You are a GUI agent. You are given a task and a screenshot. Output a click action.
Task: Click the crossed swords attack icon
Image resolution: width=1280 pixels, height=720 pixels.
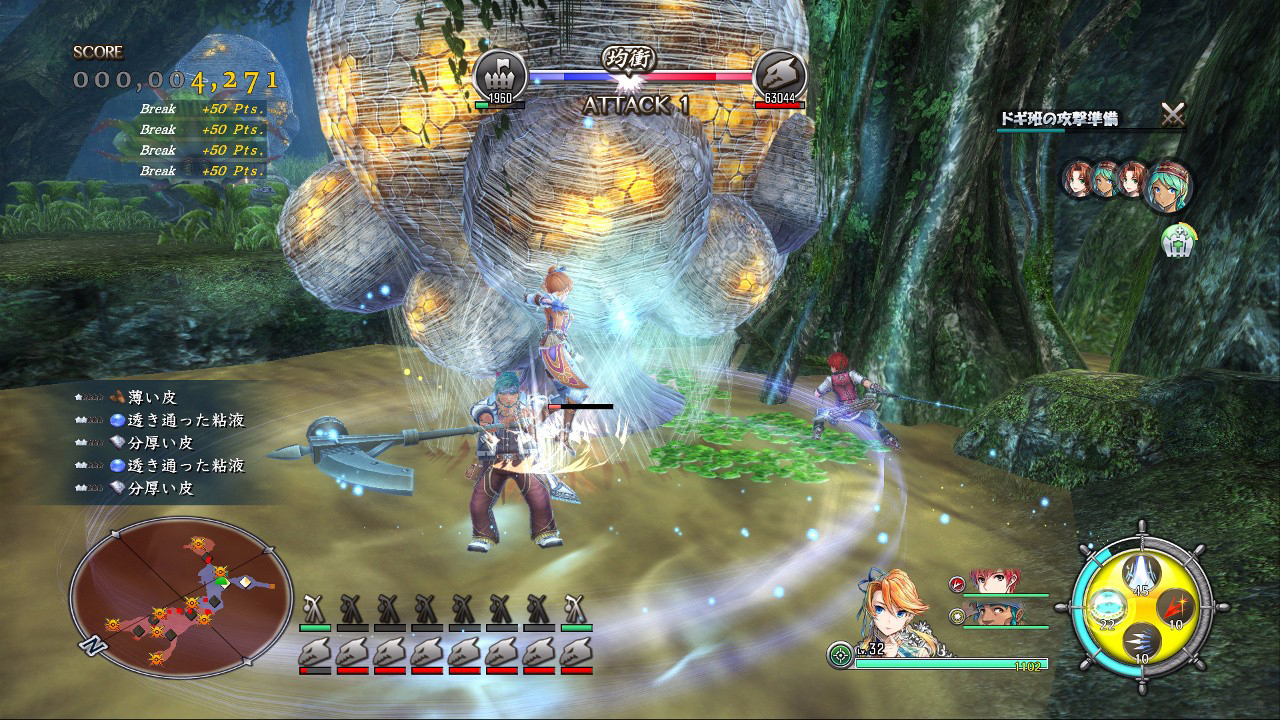[1173, 116]
